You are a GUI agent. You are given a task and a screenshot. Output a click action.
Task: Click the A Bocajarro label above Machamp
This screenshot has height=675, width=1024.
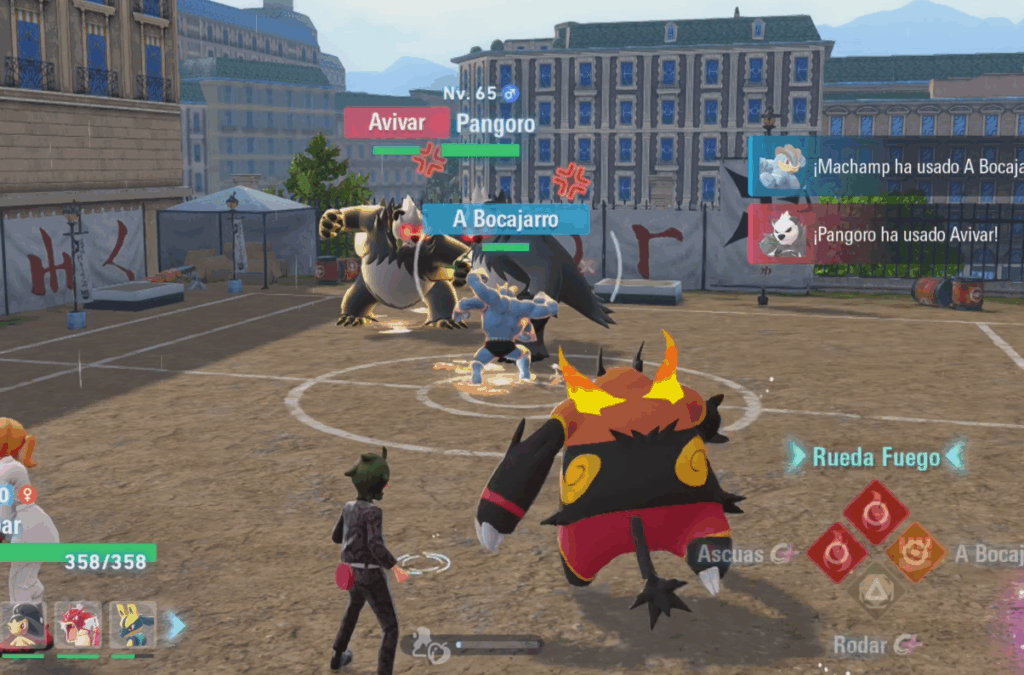pyautogui.click(x=506, y=219)
